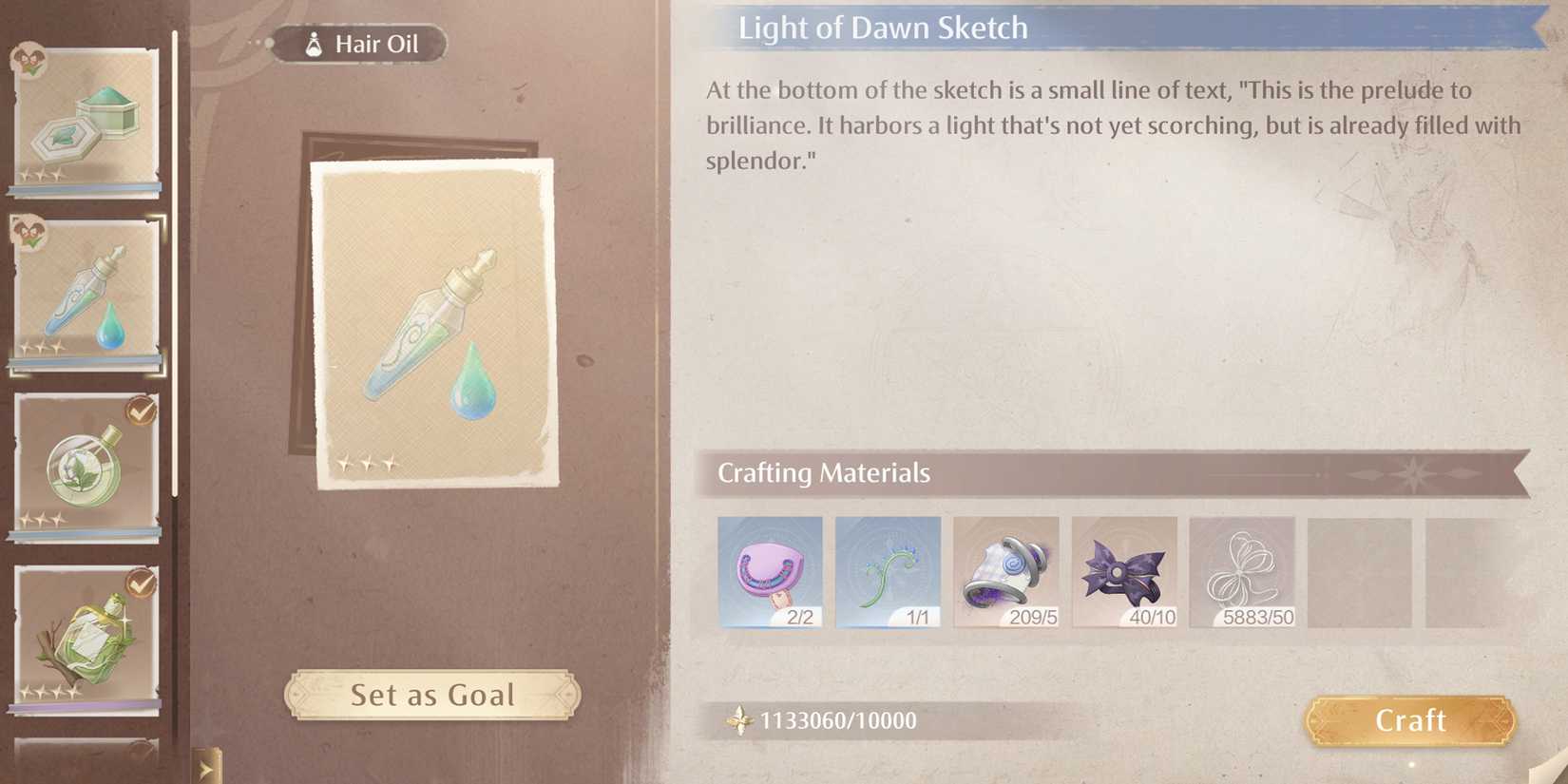The height and width of the screenshot is (784, 1568).
Task: Click the star rating under the sketch
Action: (366, 463)
